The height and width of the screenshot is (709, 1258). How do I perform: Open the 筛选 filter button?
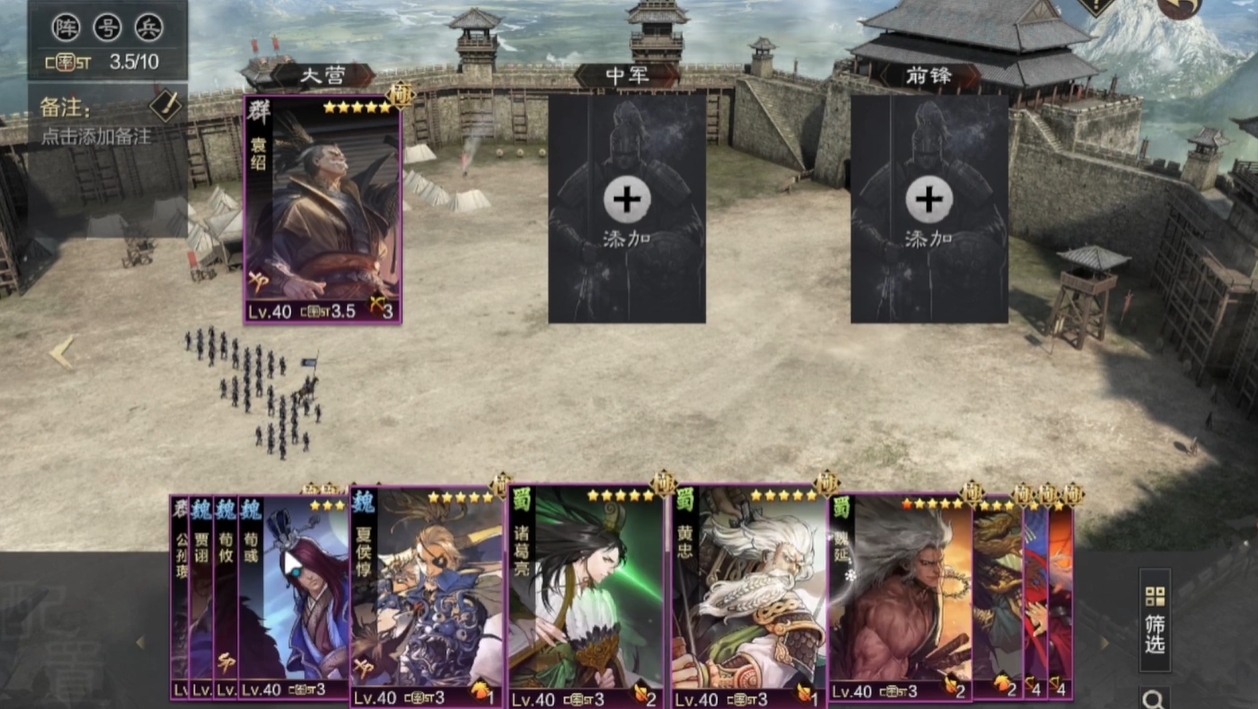pyautogui.click(x=1155, y=620)
